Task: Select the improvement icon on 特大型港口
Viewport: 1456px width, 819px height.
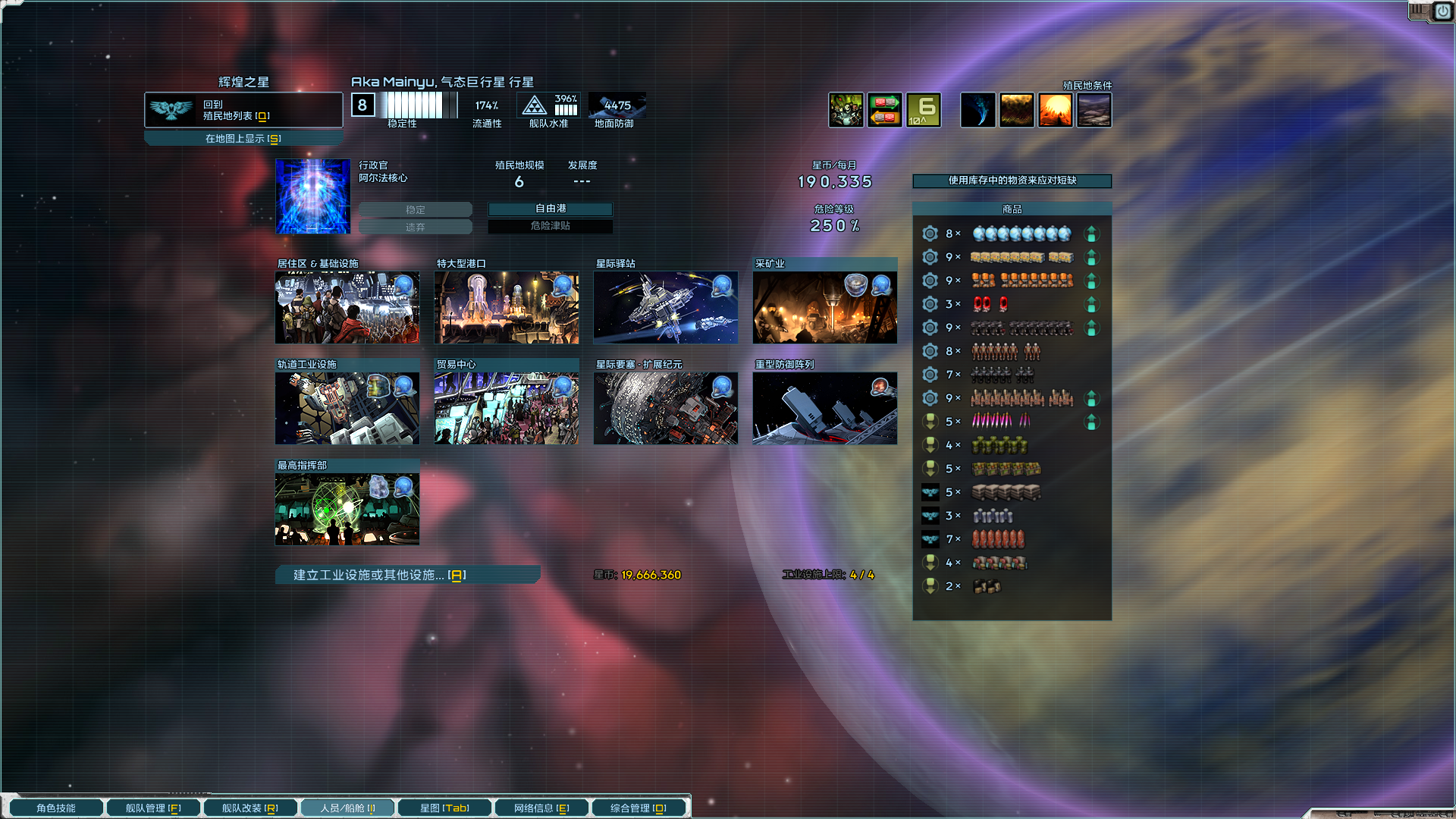Action: tap(561, 285)
